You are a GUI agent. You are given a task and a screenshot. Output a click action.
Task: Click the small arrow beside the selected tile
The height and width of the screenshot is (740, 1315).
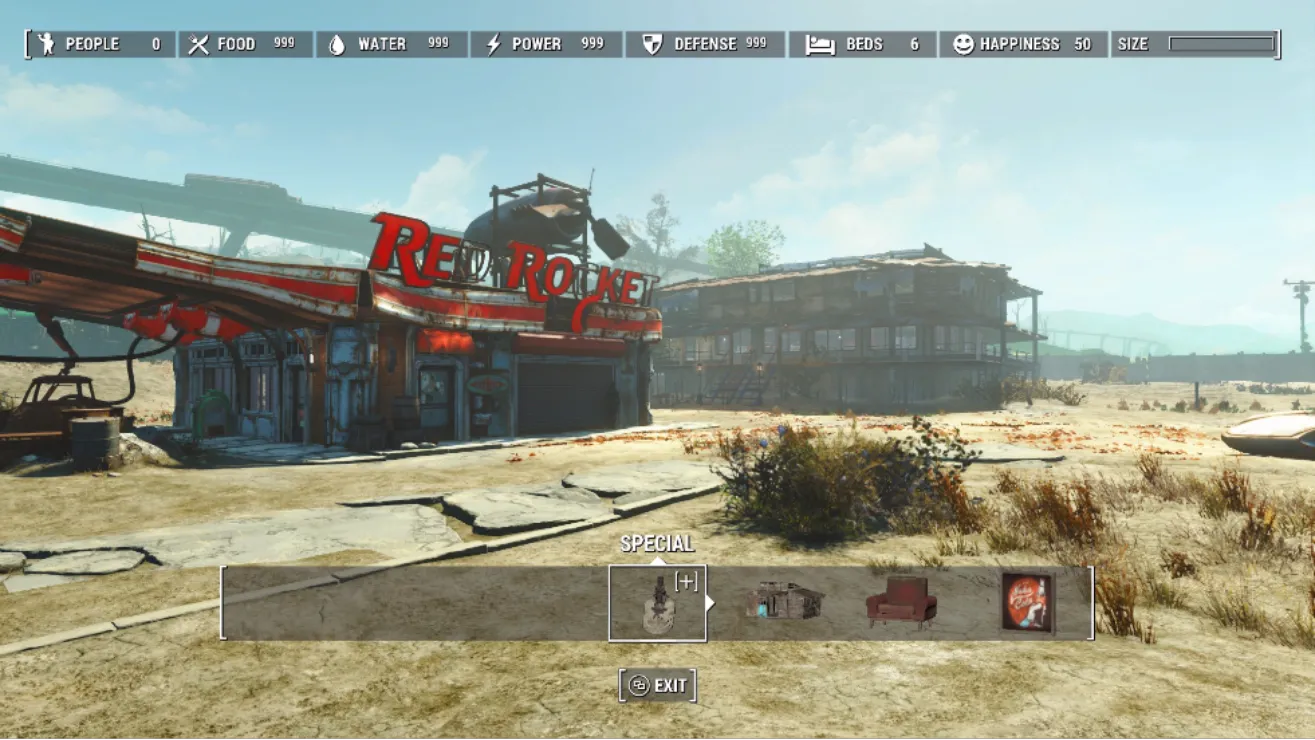(711, 603)
